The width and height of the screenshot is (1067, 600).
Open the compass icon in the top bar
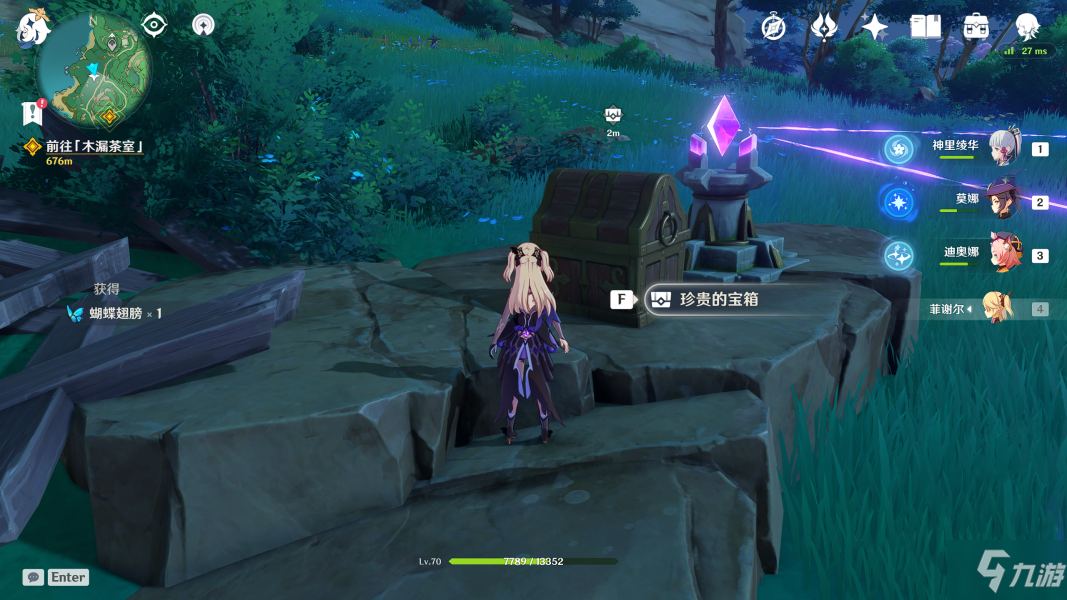click(773, 27)
